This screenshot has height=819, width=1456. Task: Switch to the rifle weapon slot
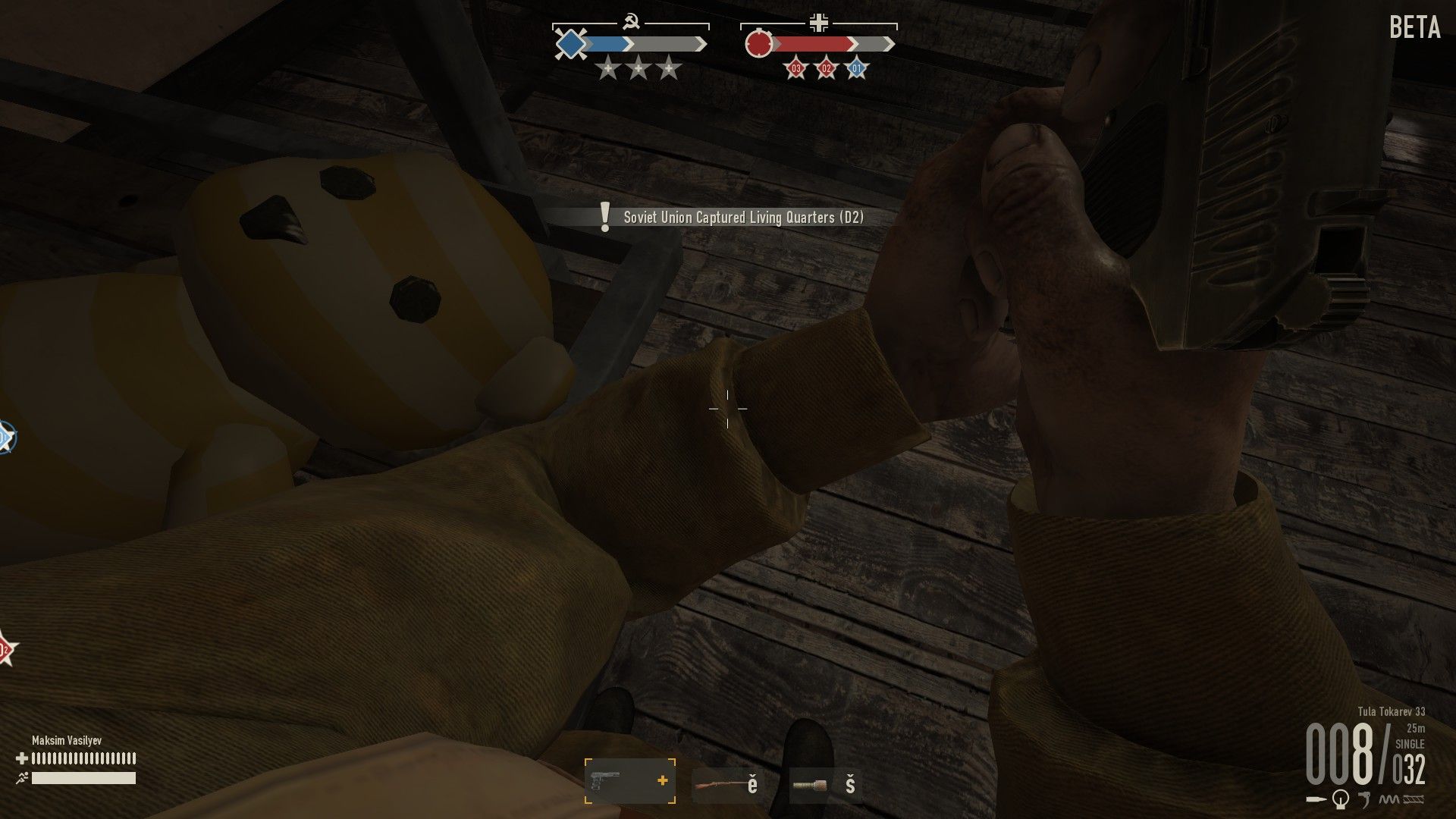point(726,784)
